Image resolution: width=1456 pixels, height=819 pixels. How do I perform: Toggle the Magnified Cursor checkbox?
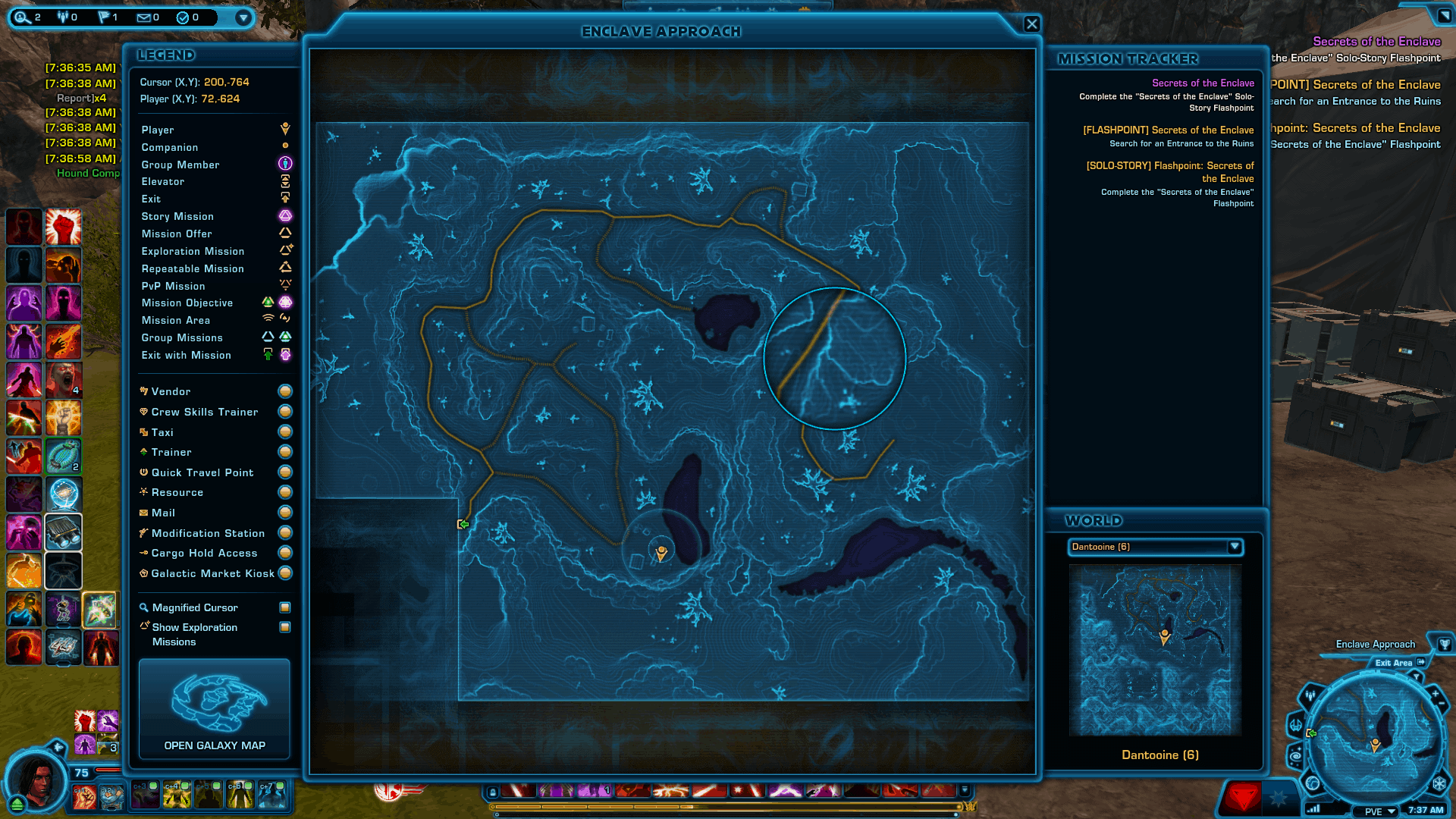[x=285, y=607]
